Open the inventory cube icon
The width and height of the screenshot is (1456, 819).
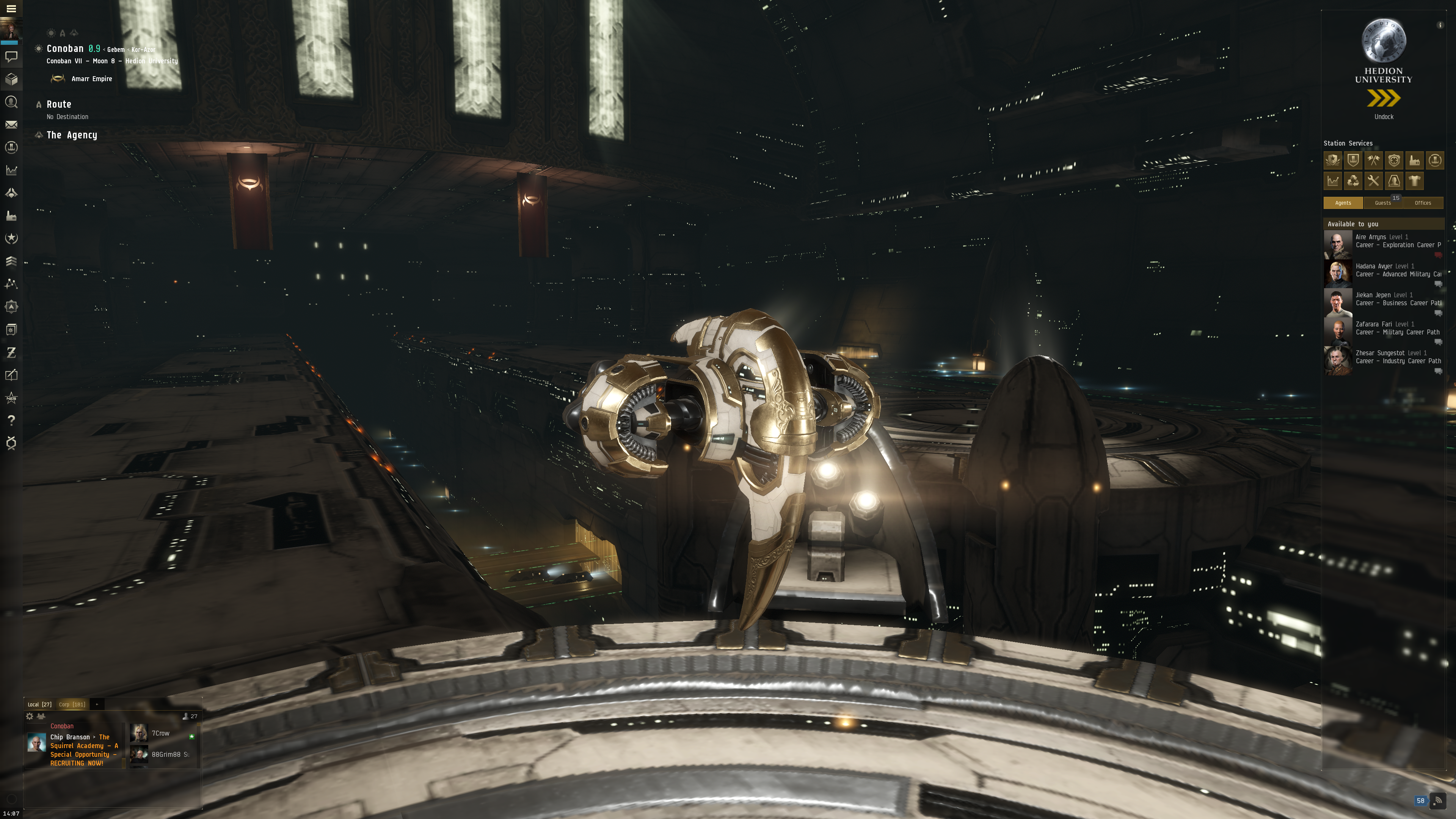tap(11, 79)
